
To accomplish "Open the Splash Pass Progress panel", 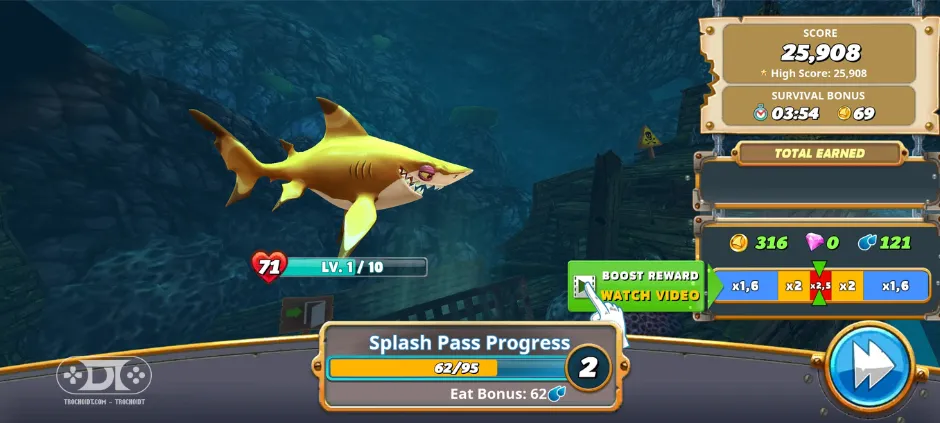I will [x=468, y=366].
